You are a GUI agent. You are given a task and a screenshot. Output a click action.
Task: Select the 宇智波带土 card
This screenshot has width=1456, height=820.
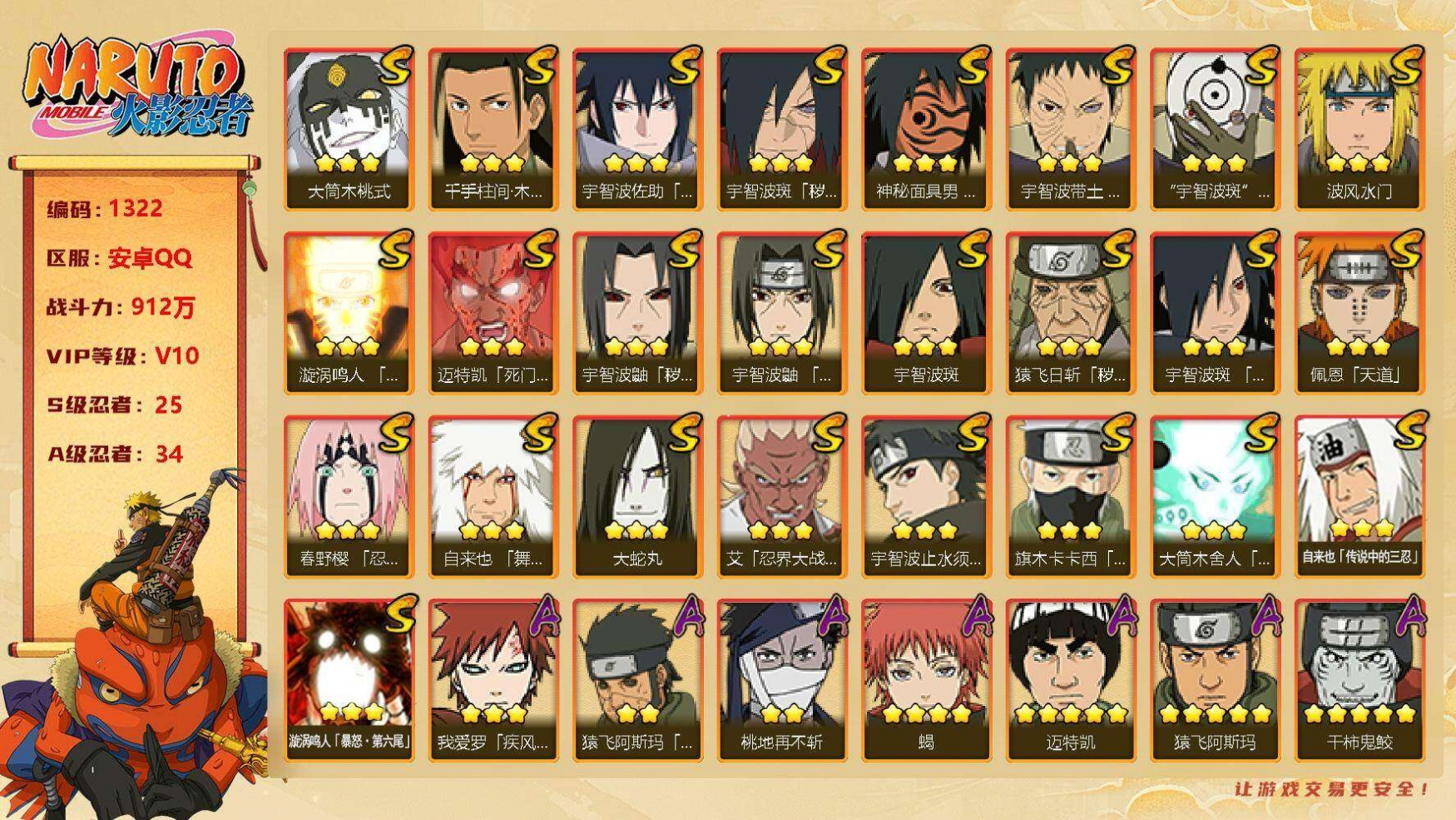pos(1070,127)
